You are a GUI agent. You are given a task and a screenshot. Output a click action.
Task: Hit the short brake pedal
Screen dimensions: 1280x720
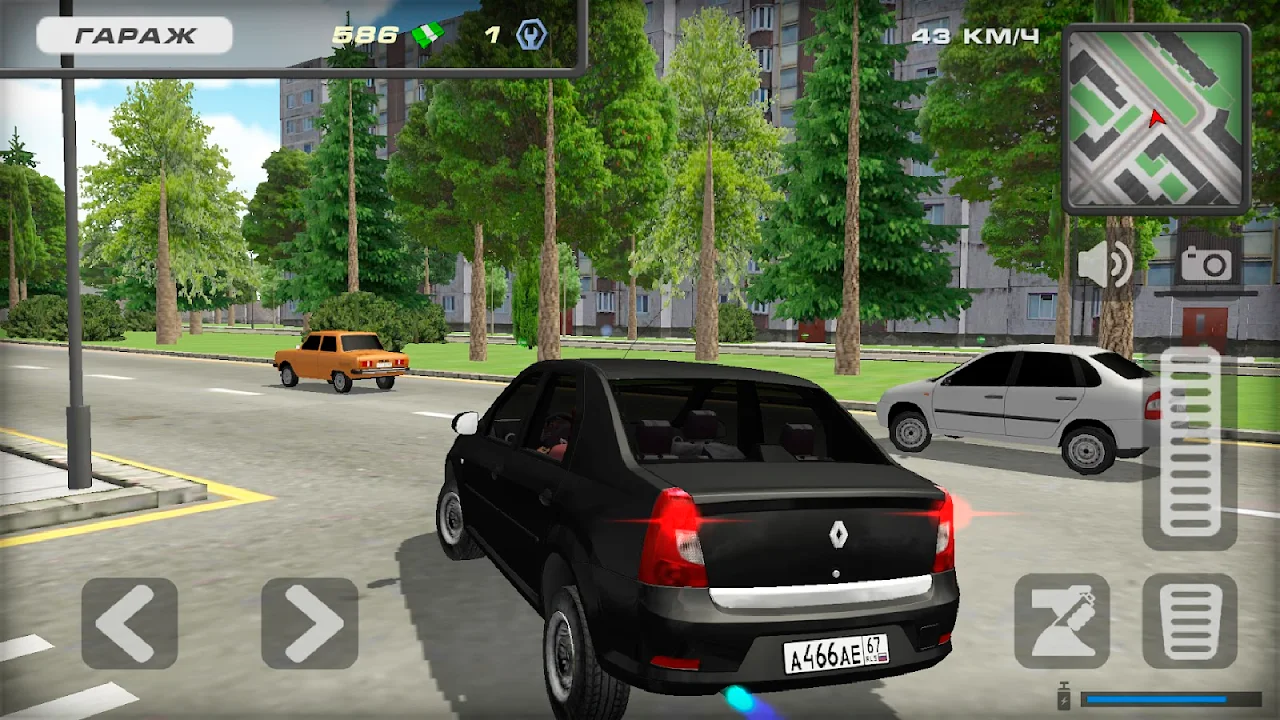pyautogui.click(x=1190, y=620)
